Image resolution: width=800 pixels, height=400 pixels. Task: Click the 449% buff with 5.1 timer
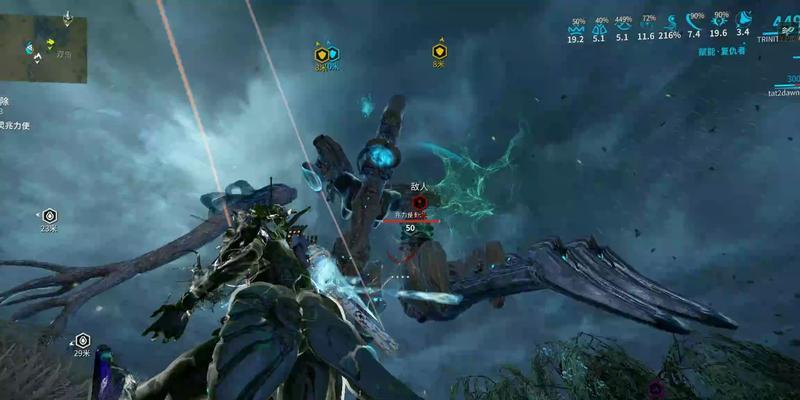[x=623, y=30]
